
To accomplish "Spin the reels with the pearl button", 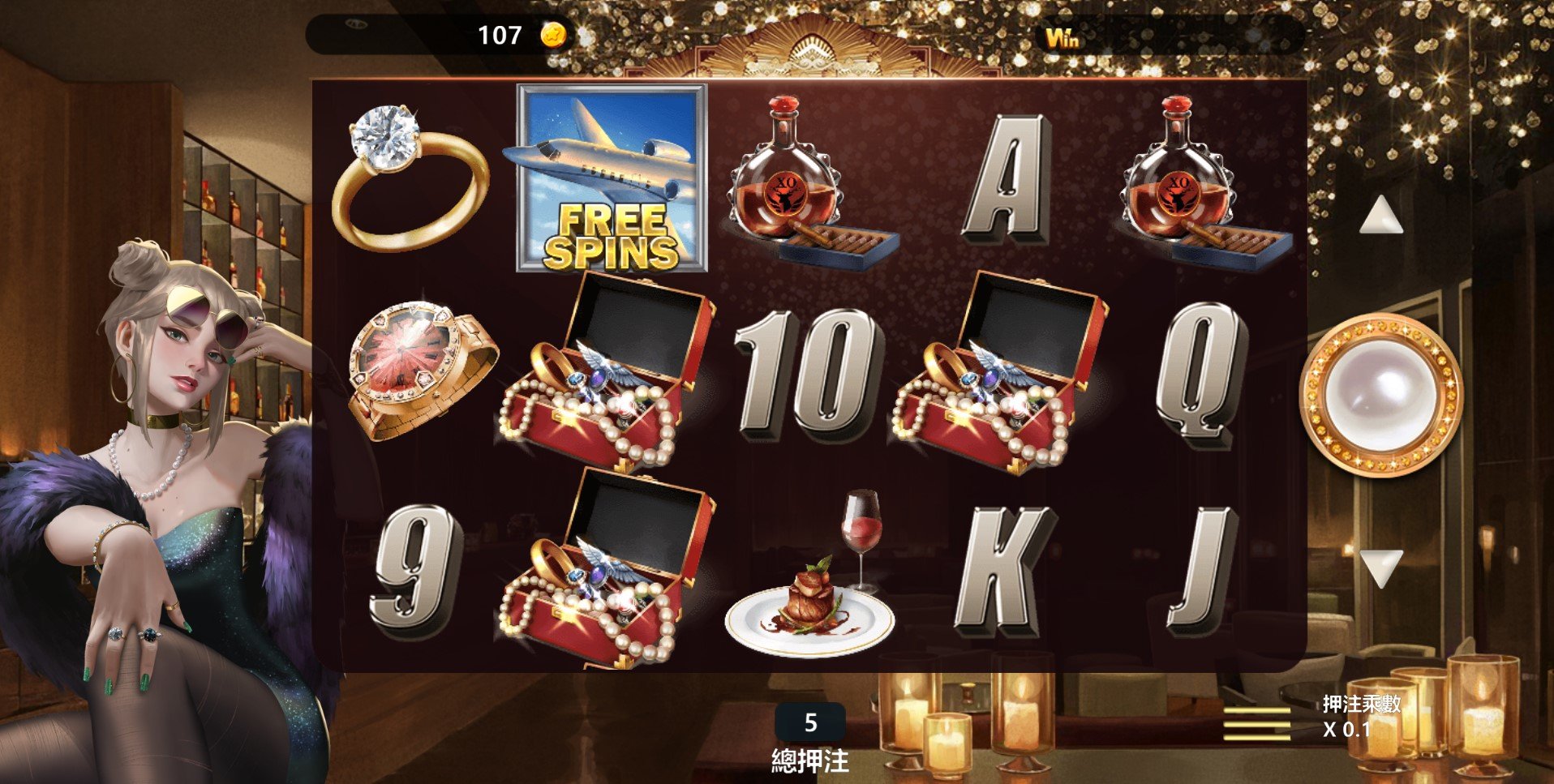I will pyautogui.click(x=1380, y=395).
